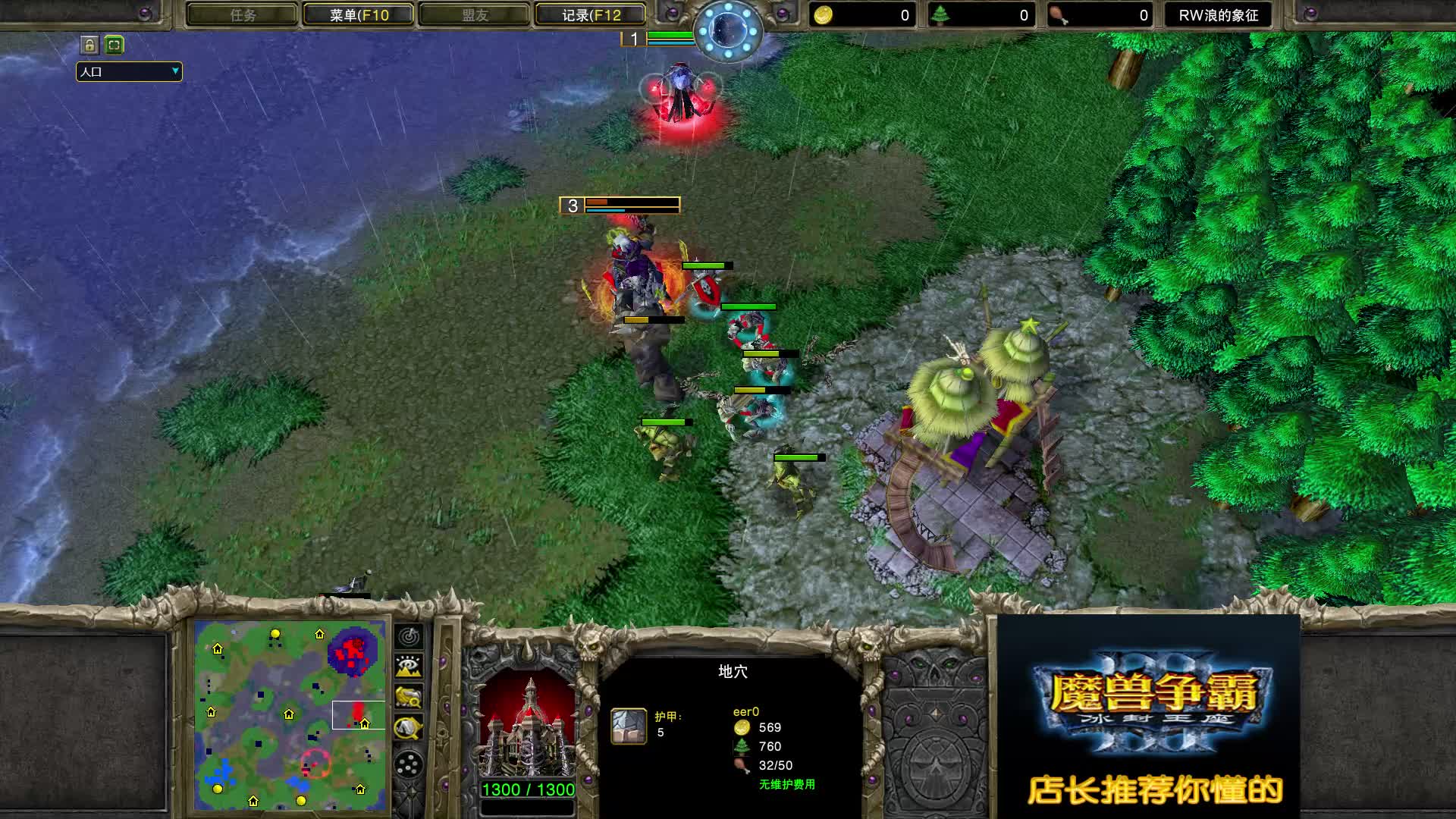Open the 人口 dropdown selector
This screenshot has height=819, width=1456.
[x=127, y=72]
